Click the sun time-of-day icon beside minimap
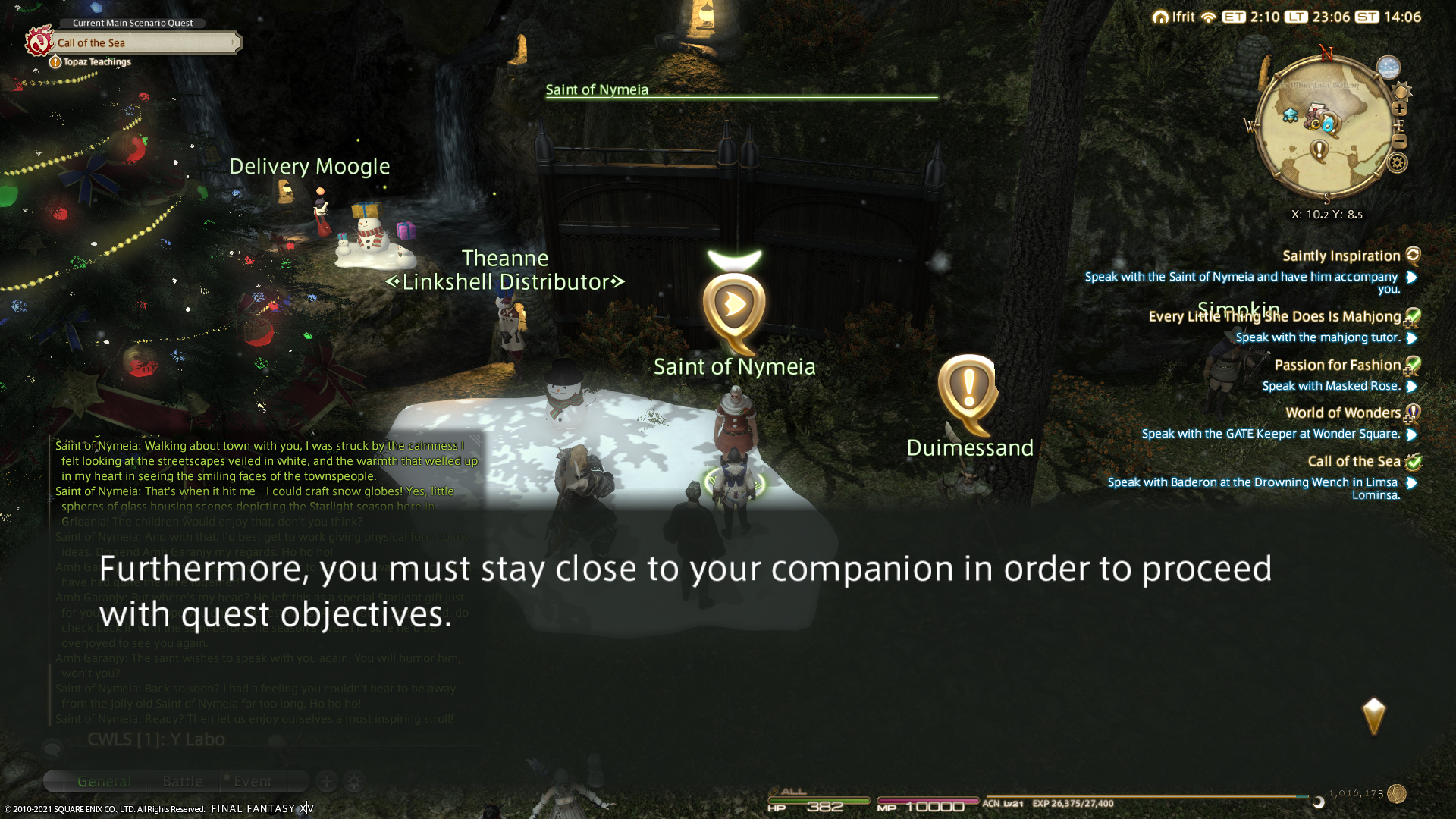Viewport: 1456px width, 819px height. coord(1401,93)
